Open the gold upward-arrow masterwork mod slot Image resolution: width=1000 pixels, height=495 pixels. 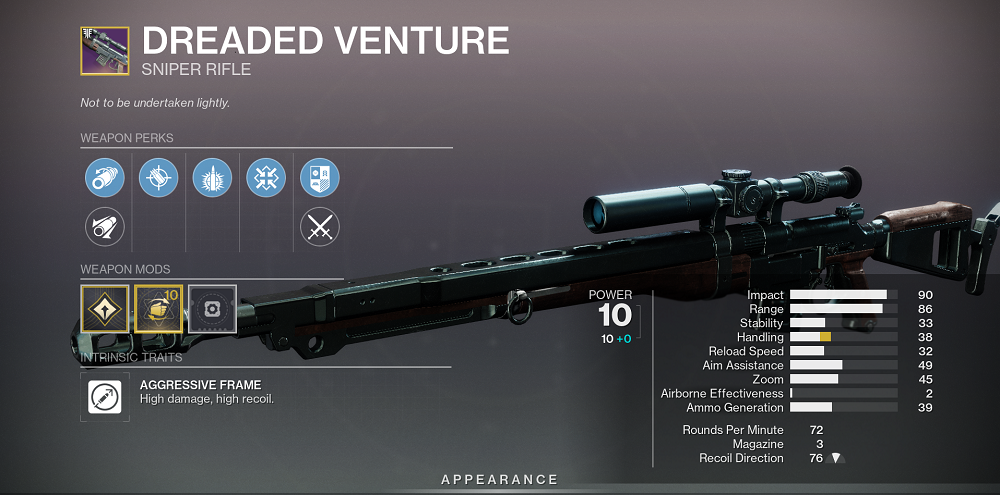(x=104, y=309)
